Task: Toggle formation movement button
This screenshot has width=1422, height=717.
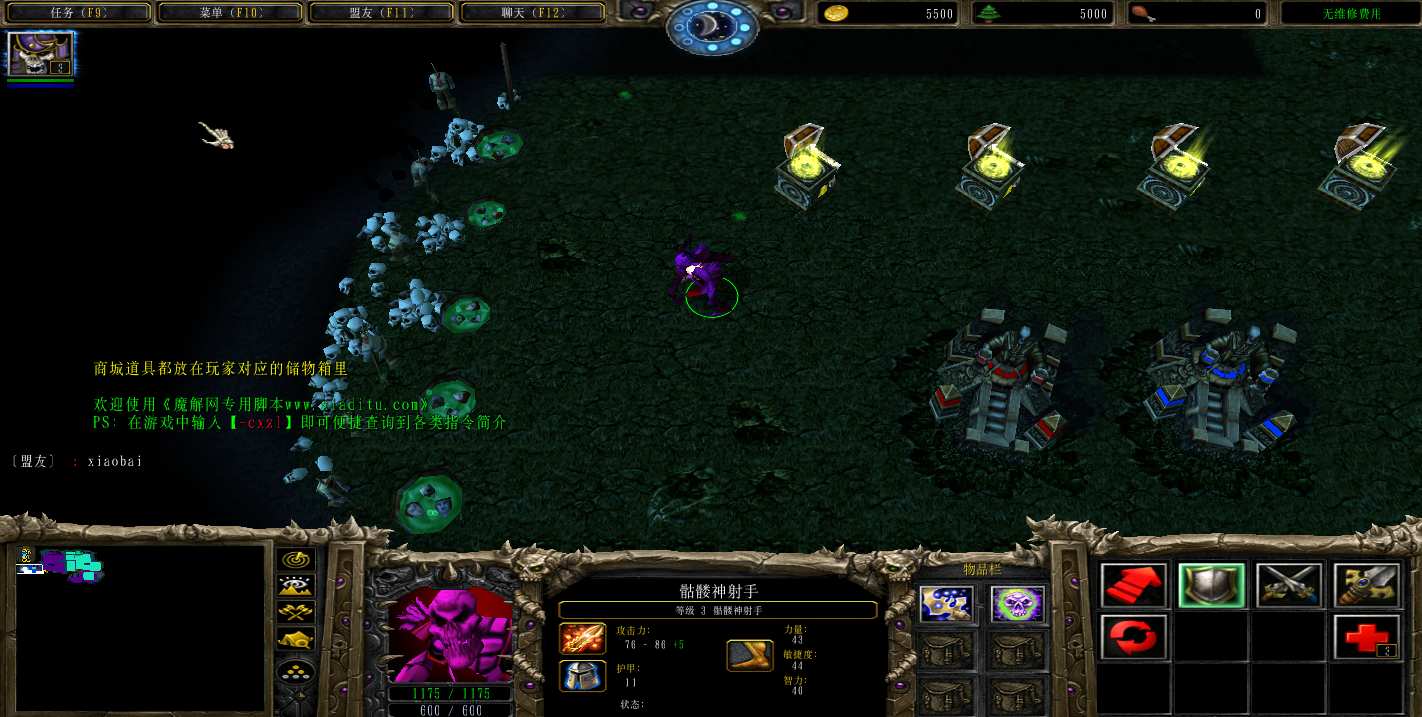Action: [296, 671]
